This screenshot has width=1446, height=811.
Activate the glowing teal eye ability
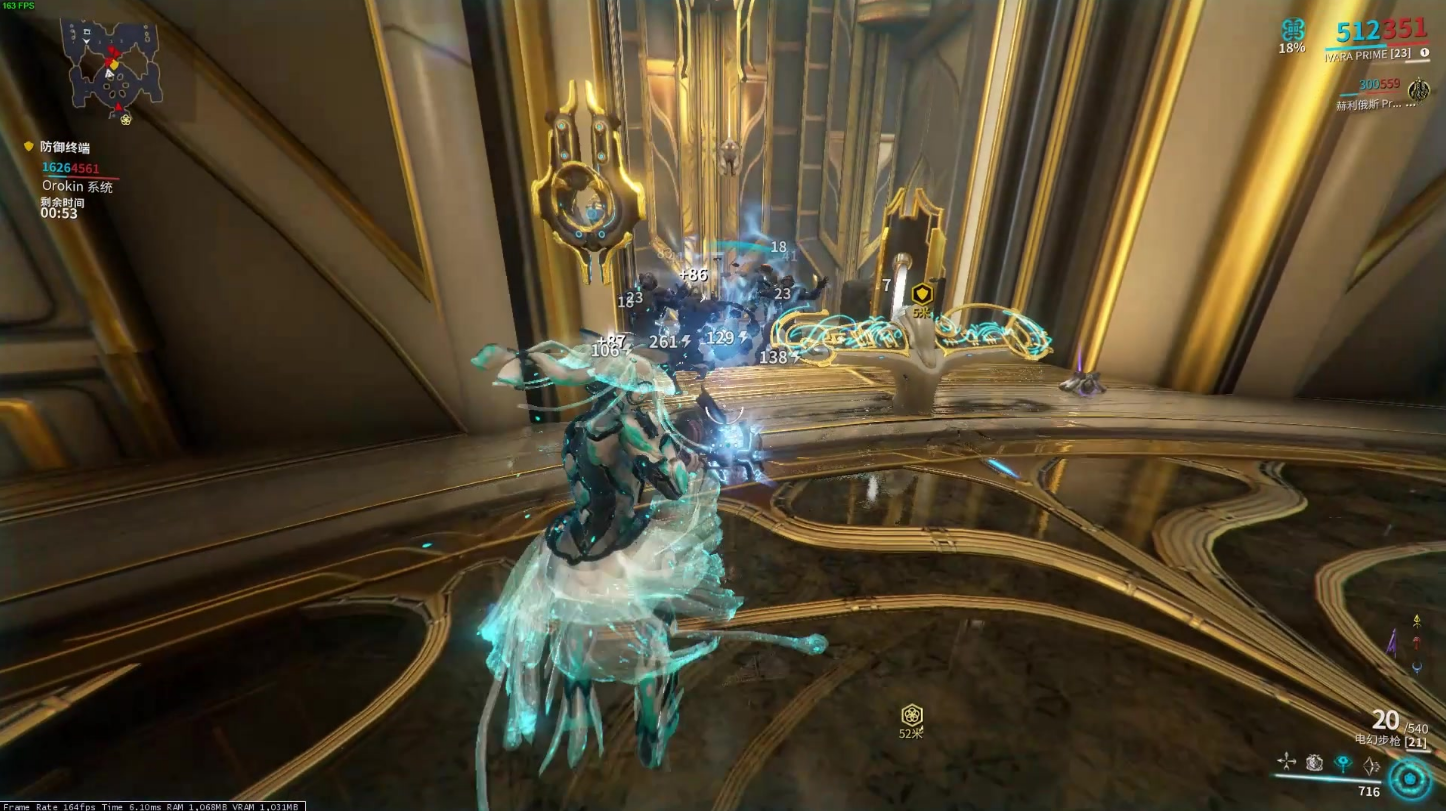(x=1343, y=763)
